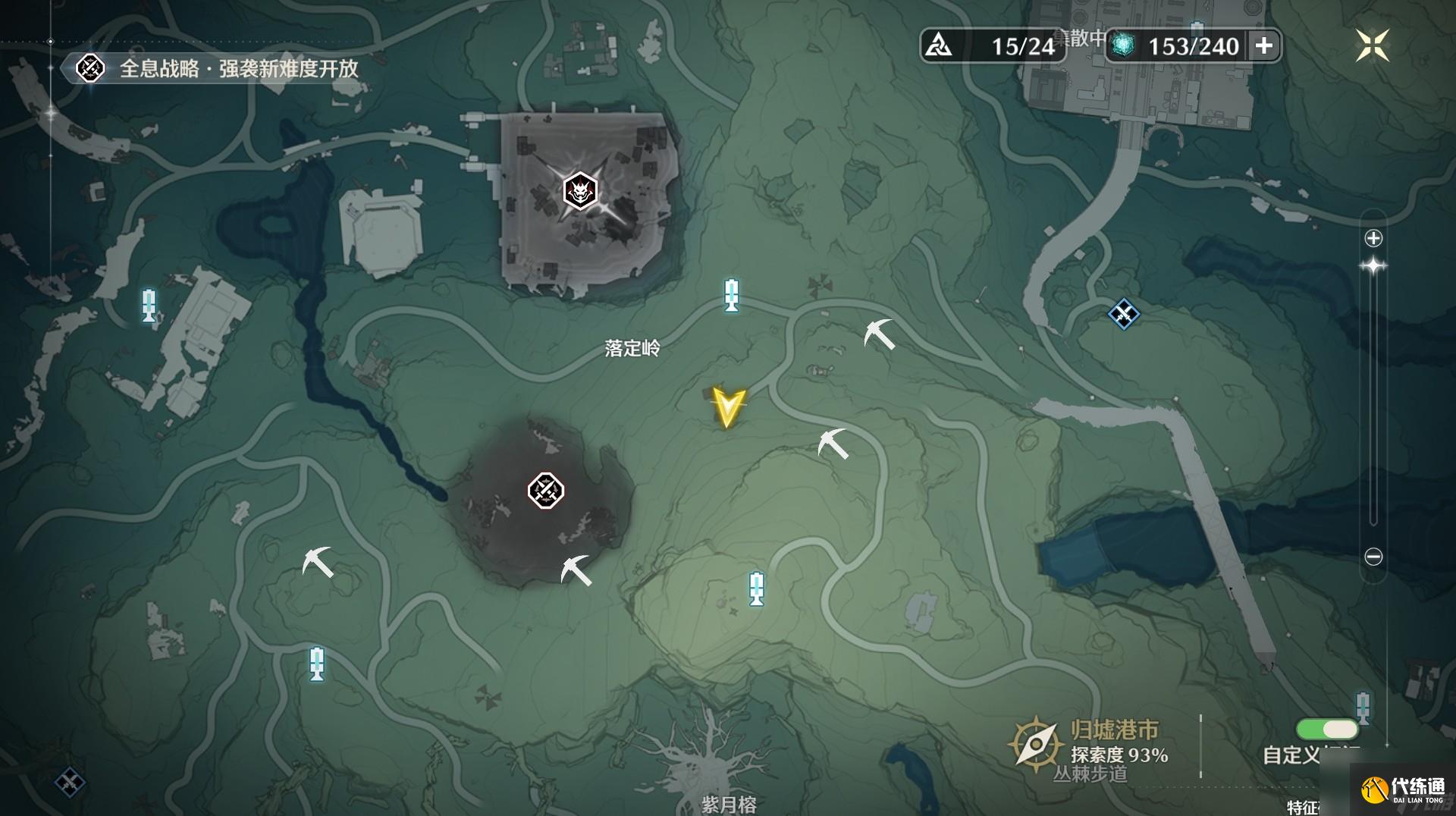Viewport: 1456px width, 816px height.
Task: Click the star handle on the zoom slider
Action: 1373,266
